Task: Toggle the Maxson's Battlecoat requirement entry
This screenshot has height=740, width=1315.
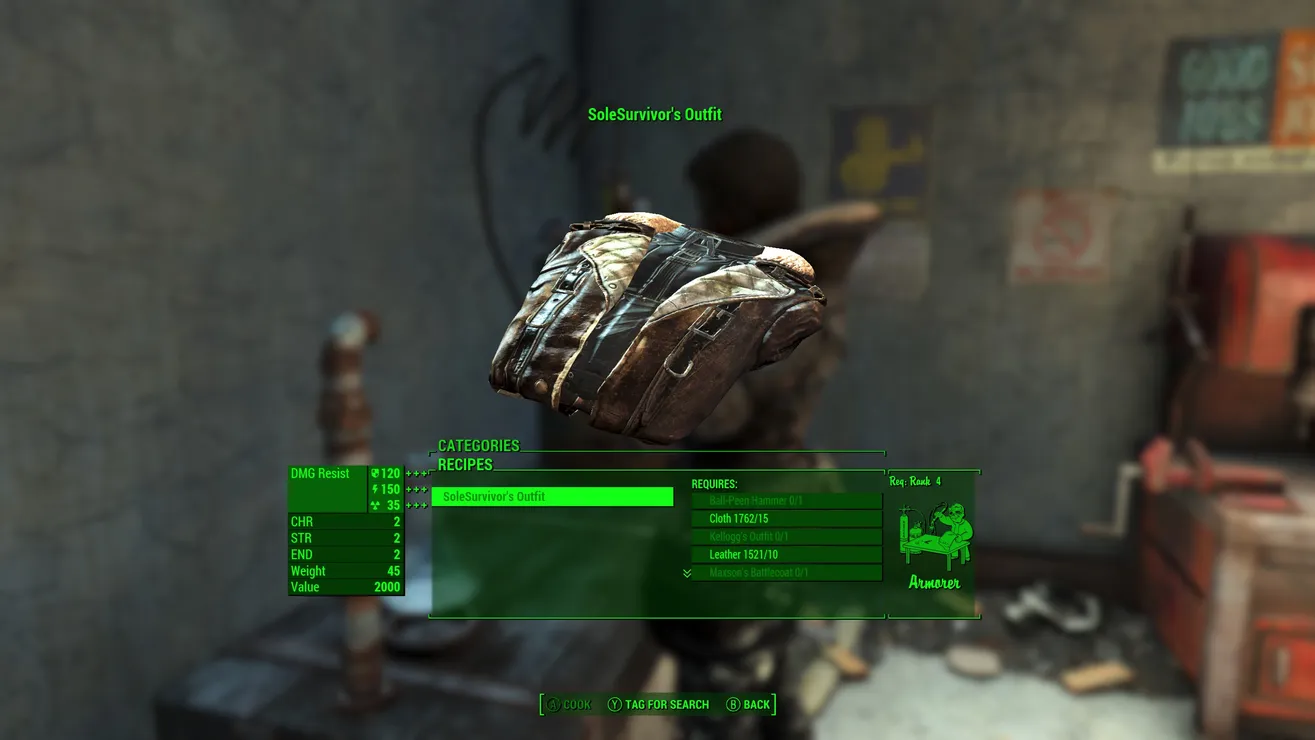Action: tap(785, 573)
